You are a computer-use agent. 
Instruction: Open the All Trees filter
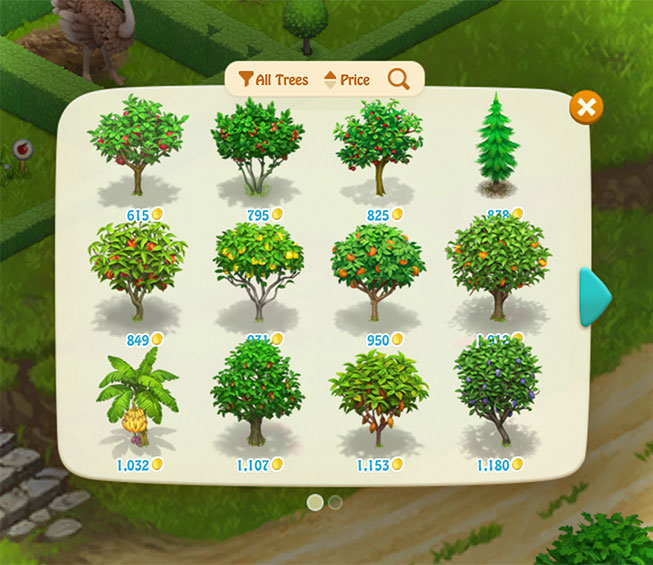click(x=273, y=80)
